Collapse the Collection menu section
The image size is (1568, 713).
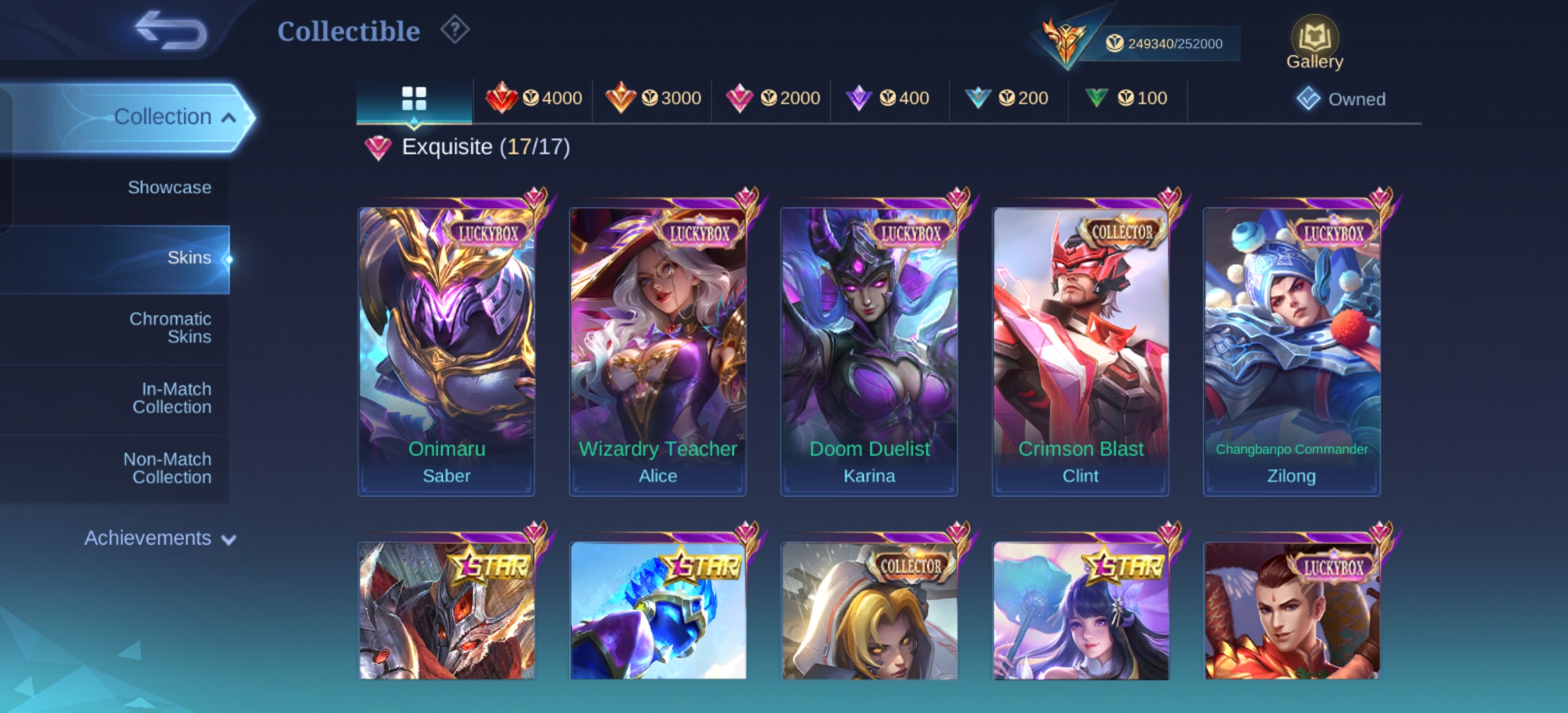tap(174, 117)
